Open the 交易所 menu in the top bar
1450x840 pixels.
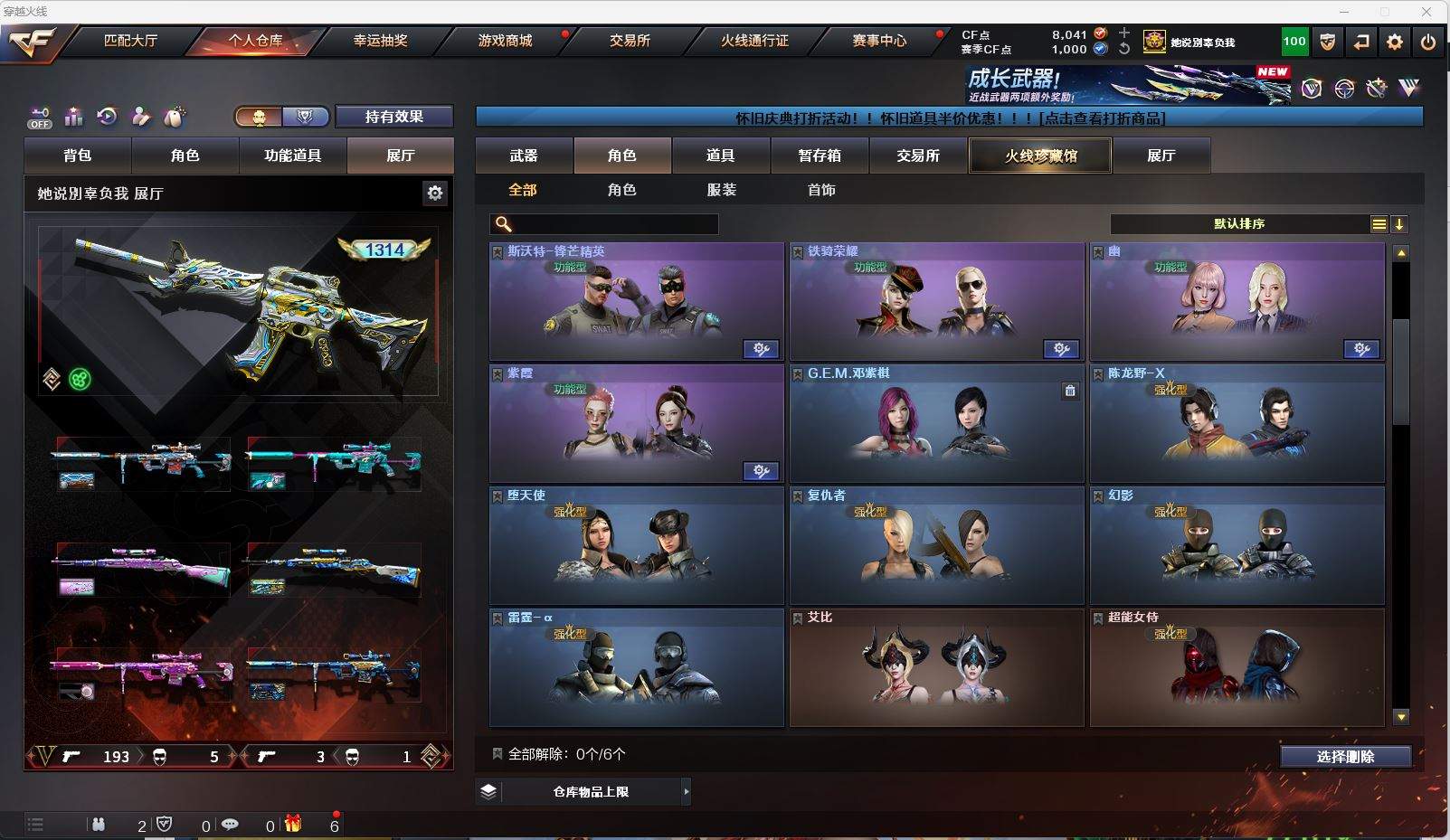[630, 41]
